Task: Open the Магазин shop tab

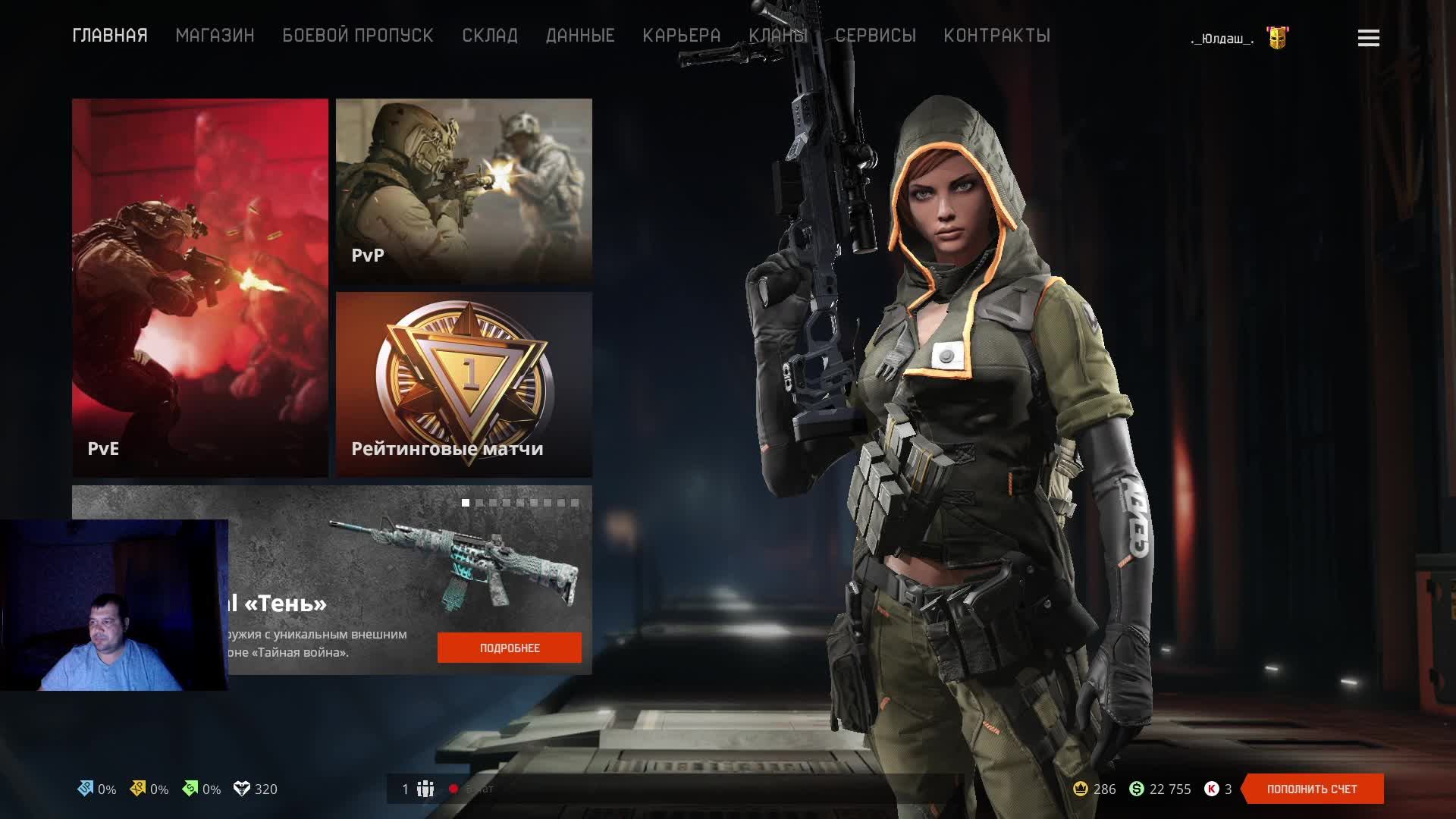Action: [215, 36]
